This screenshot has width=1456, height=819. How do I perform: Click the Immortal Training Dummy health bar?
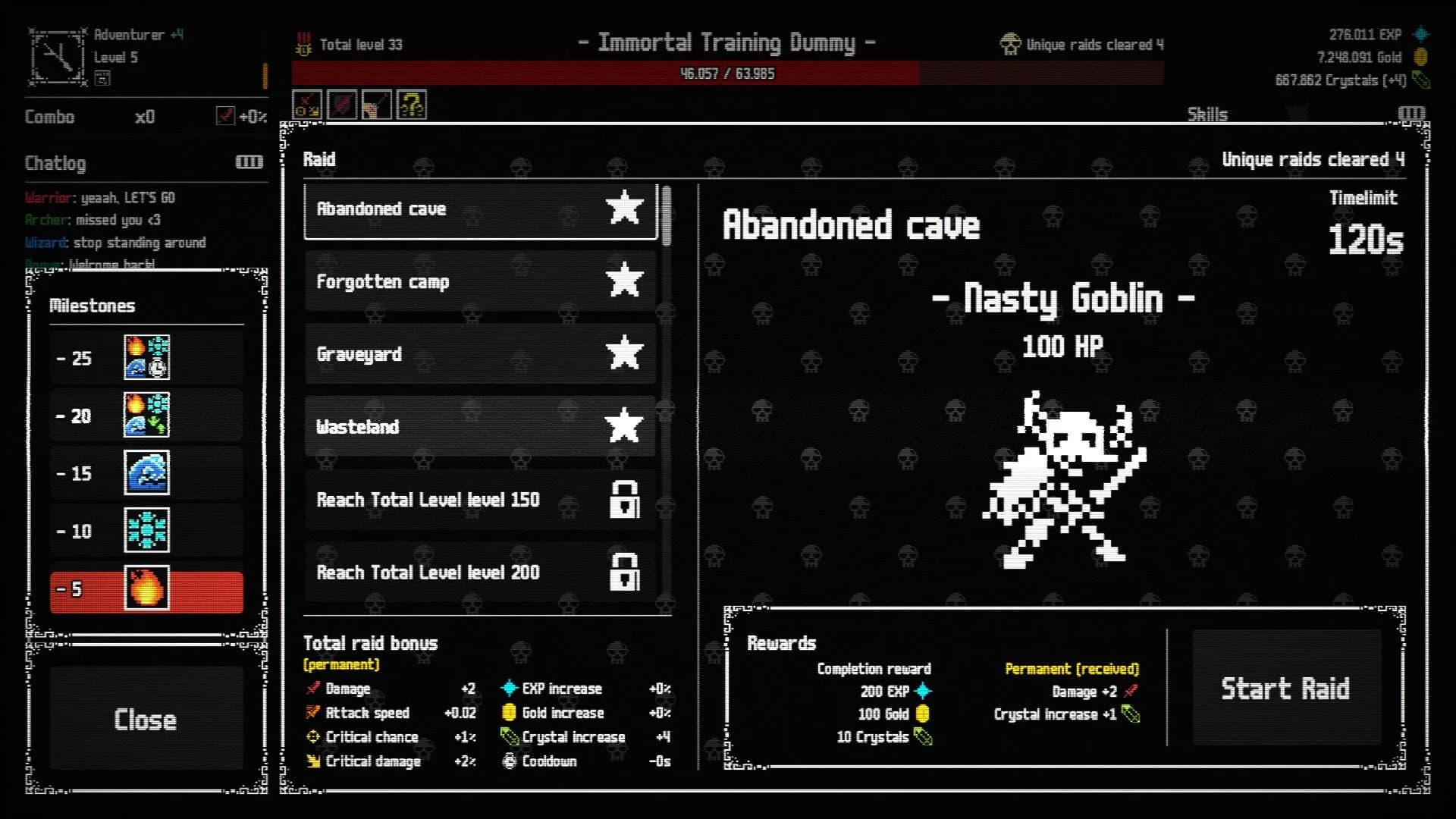[728, 73]
